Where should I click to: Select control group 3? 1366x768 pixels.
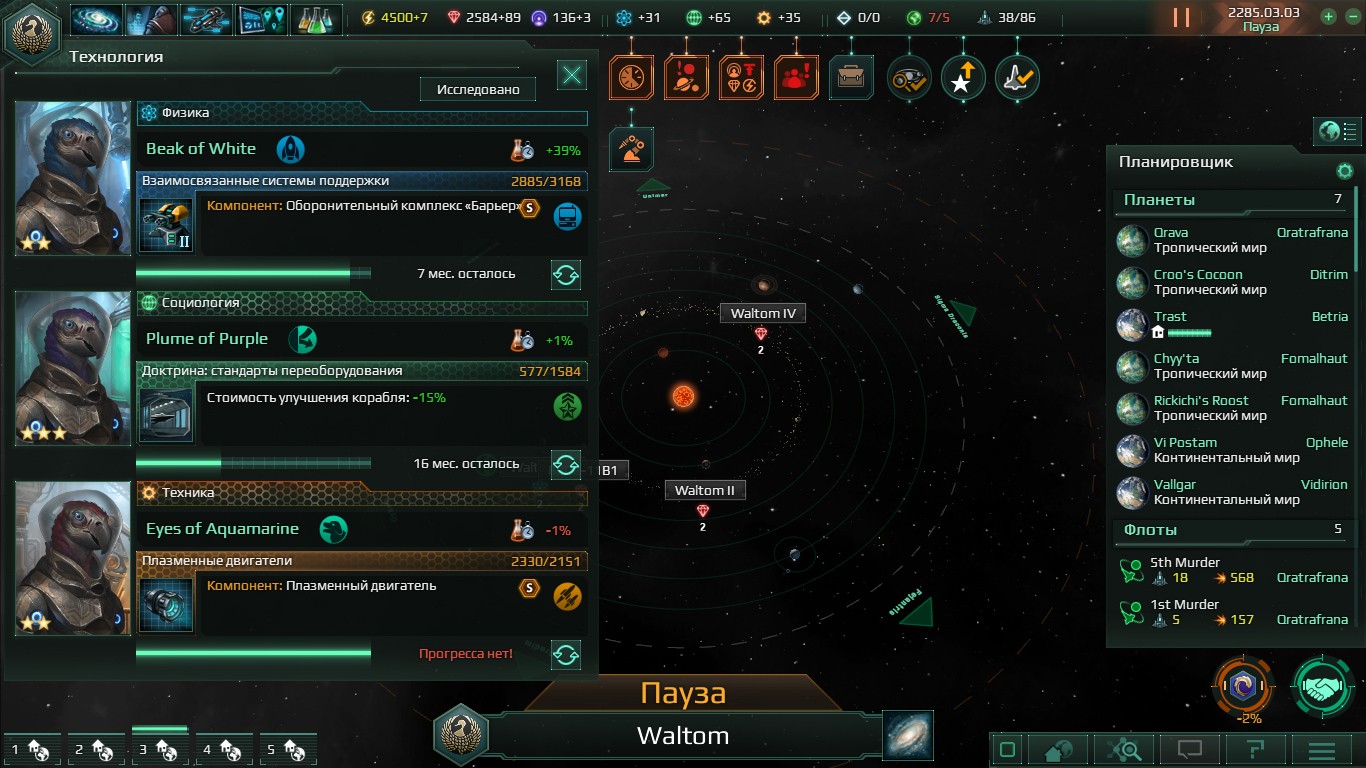tap(159, 748)
